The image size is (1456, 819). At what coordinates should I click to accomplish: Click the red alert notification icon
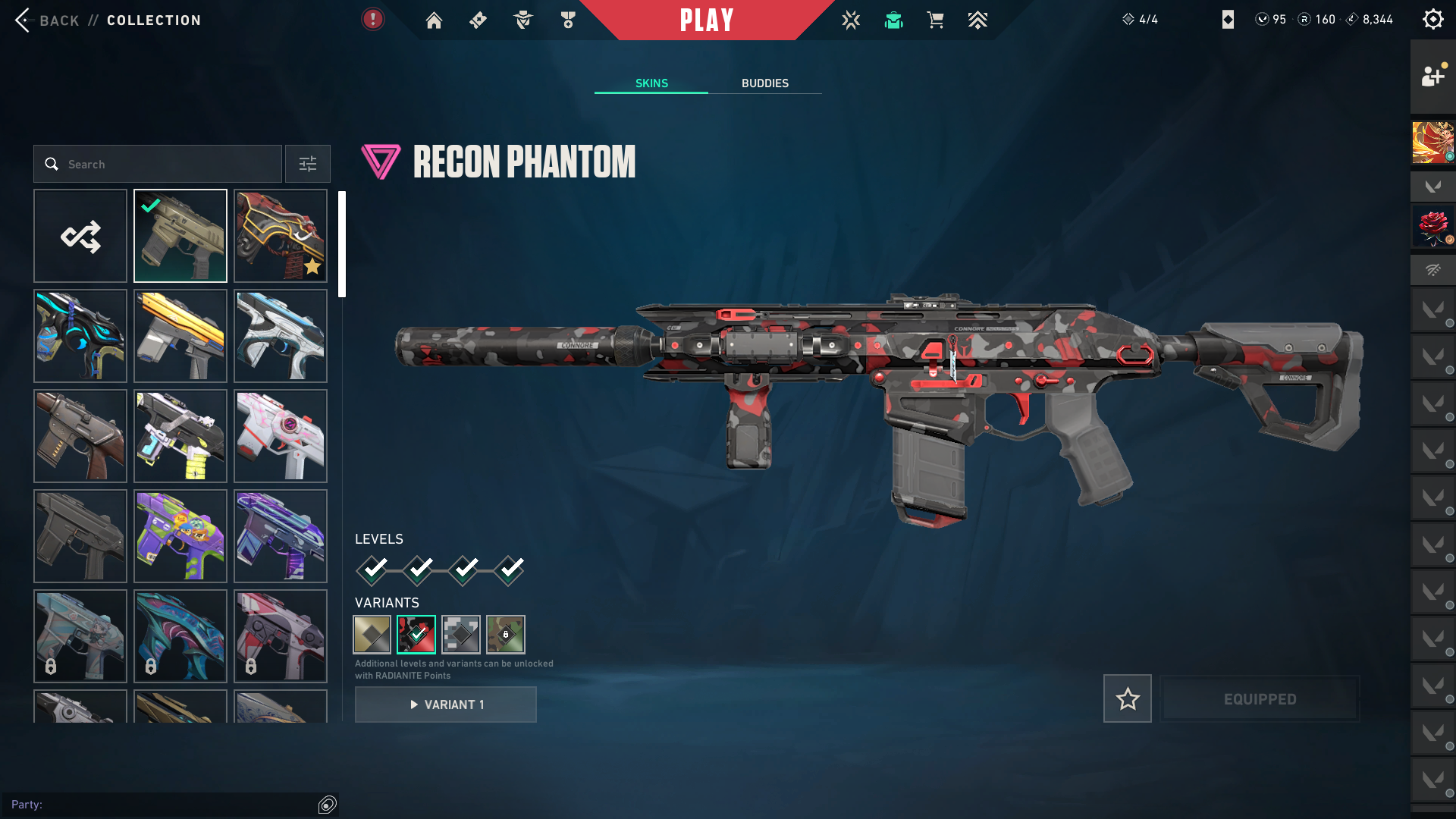pyautogui.click(x=372, y=20)
